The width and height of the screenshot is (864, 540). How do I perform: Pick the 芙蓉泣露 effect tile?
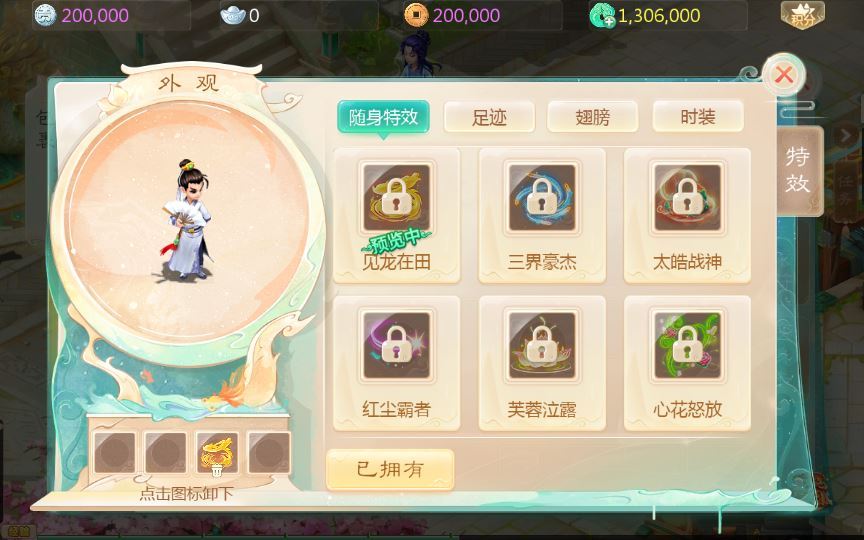[x=542, y=362]
